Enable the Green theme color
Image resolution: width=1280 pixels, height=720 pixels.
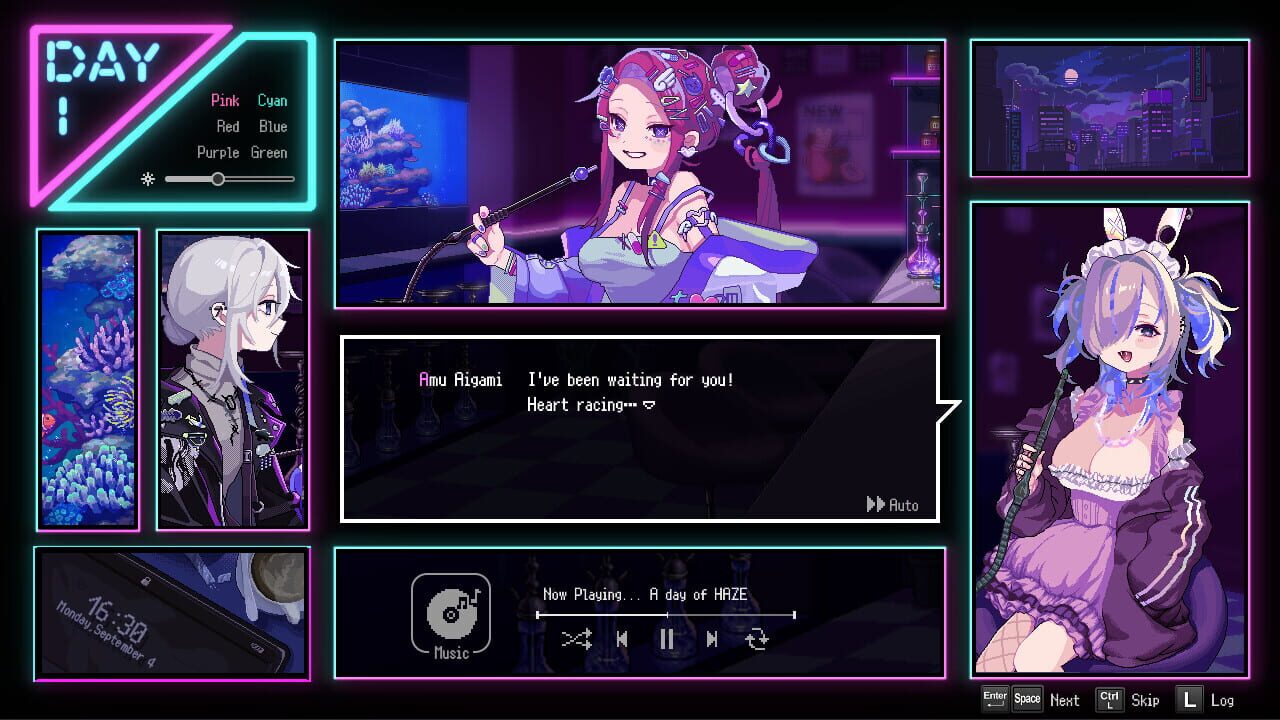click(x=270, y=152)
